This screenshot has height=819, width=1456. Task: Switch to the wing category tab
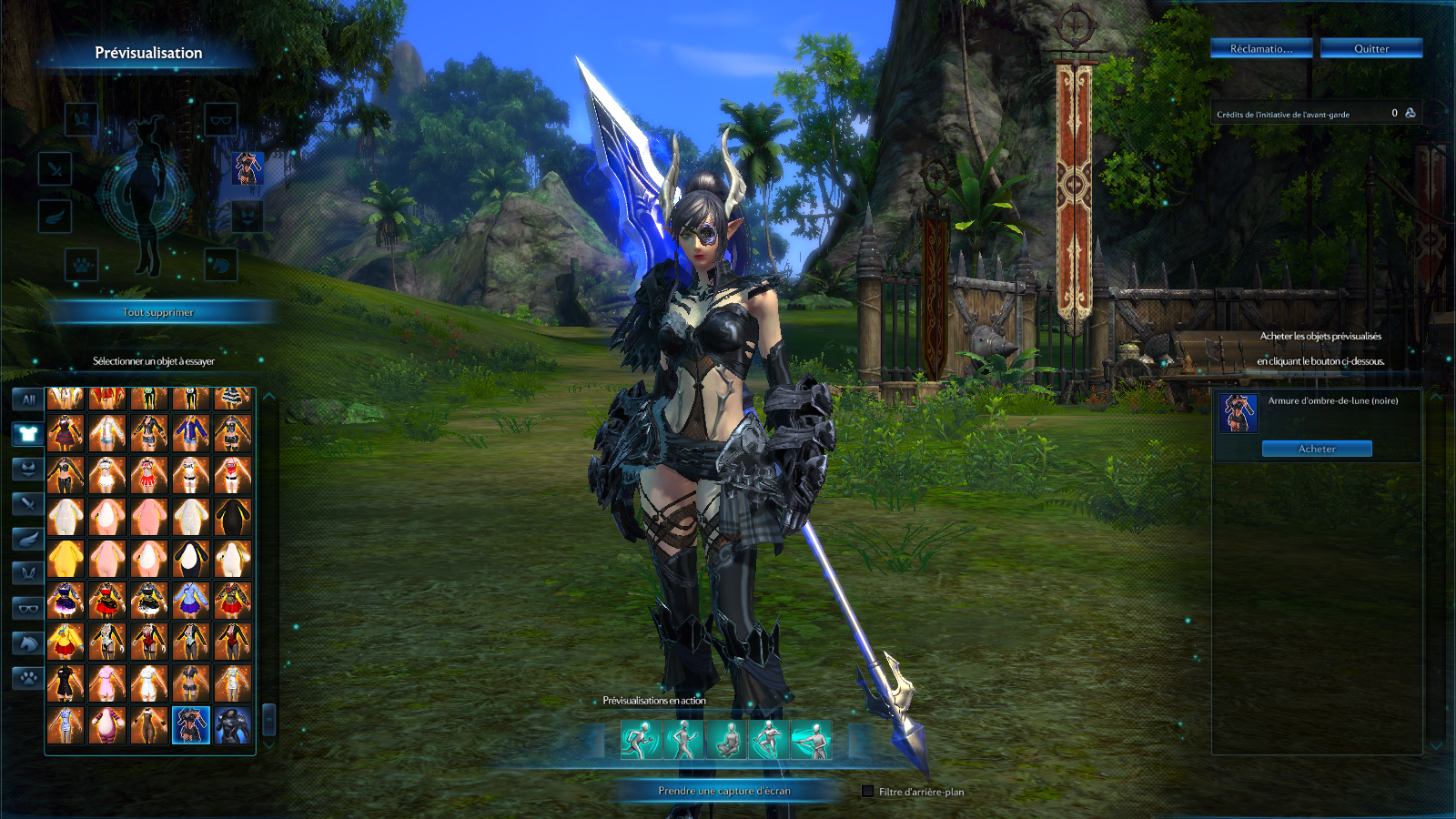point(28,539)
